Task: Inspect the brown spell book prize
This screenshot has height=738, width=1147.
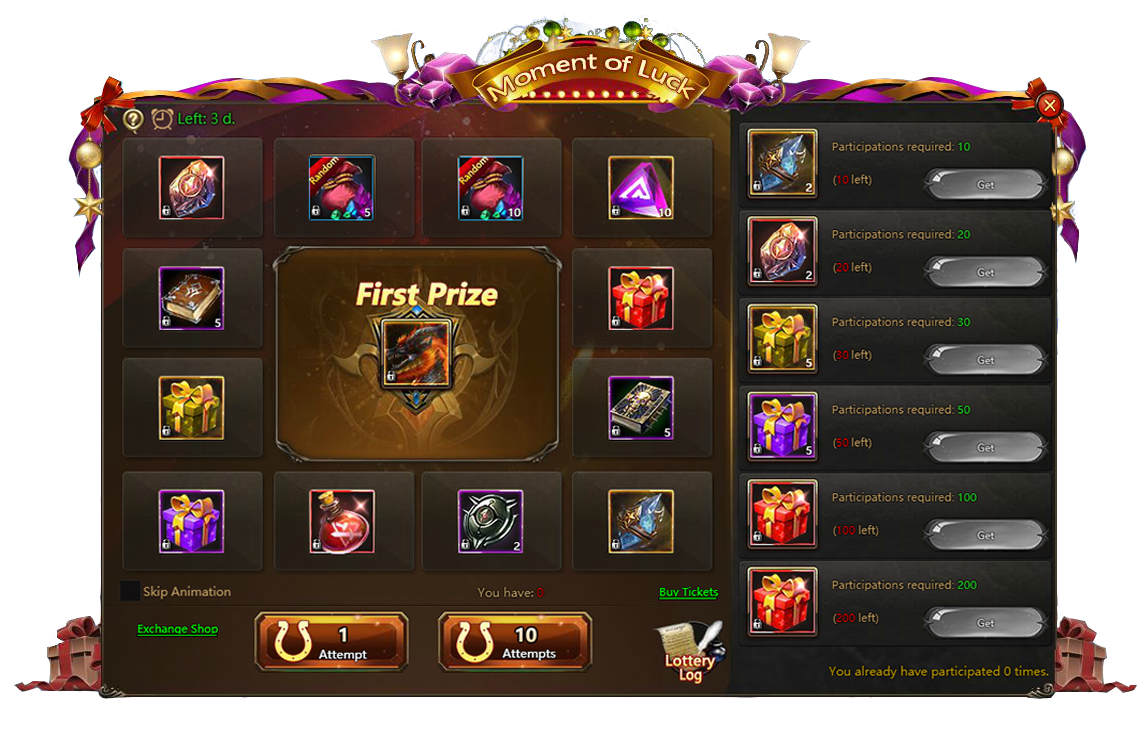Action: click(191, 298)
